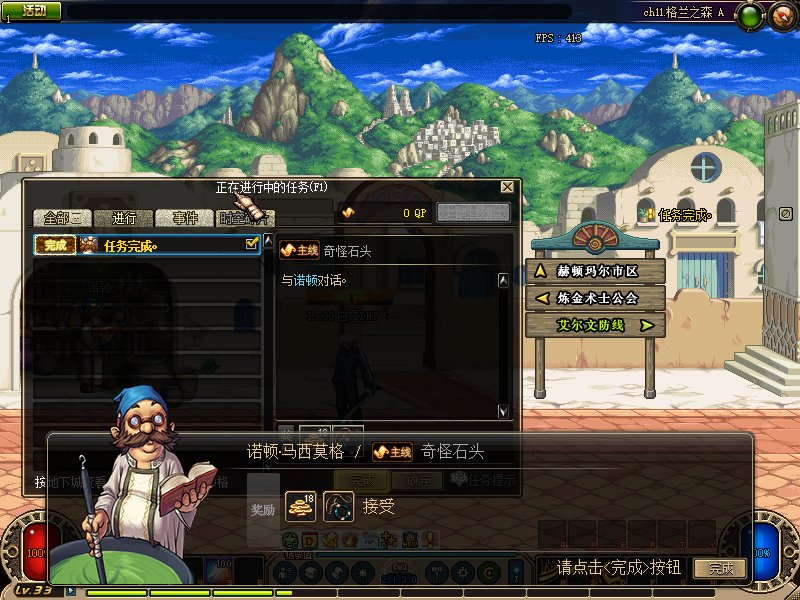Close the quest window
The image size is (800, 600).
(x=508, y=187)
